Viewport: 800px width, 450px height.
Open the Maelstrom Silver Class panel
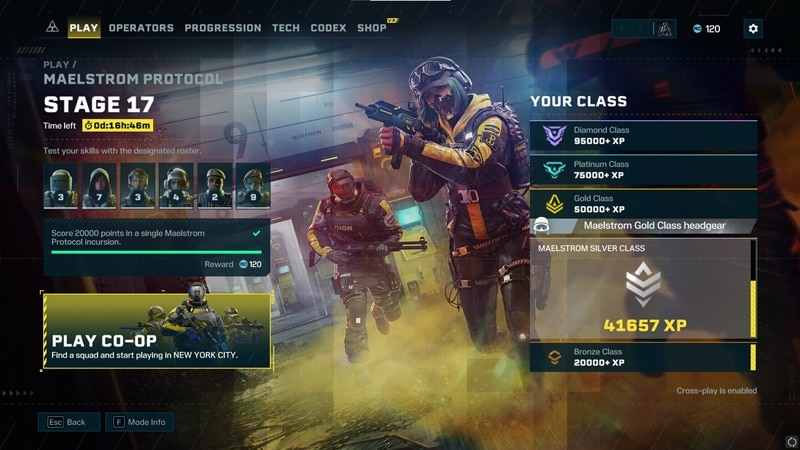point(642,290)
